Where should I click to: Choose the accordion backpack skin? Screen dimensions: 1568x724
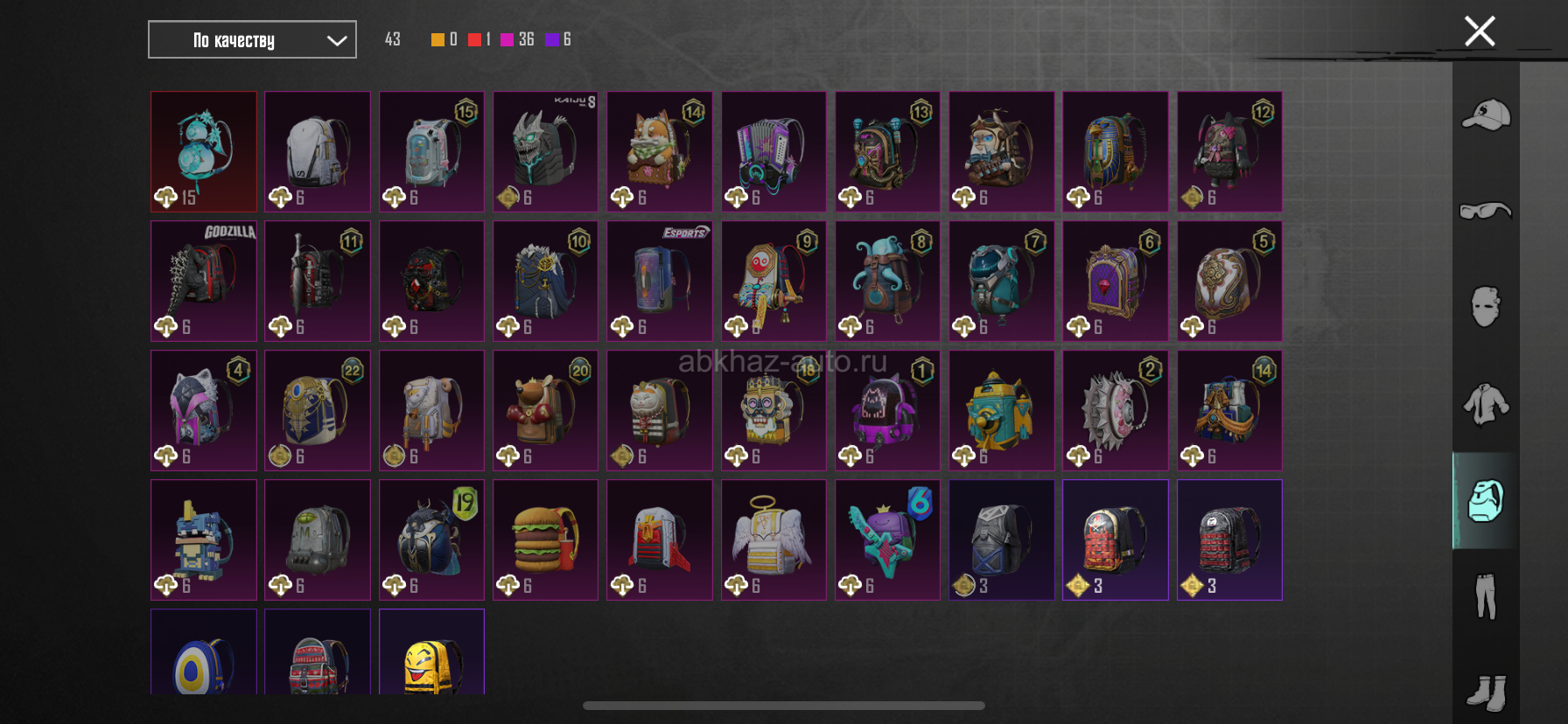click(x=773, y=151)
